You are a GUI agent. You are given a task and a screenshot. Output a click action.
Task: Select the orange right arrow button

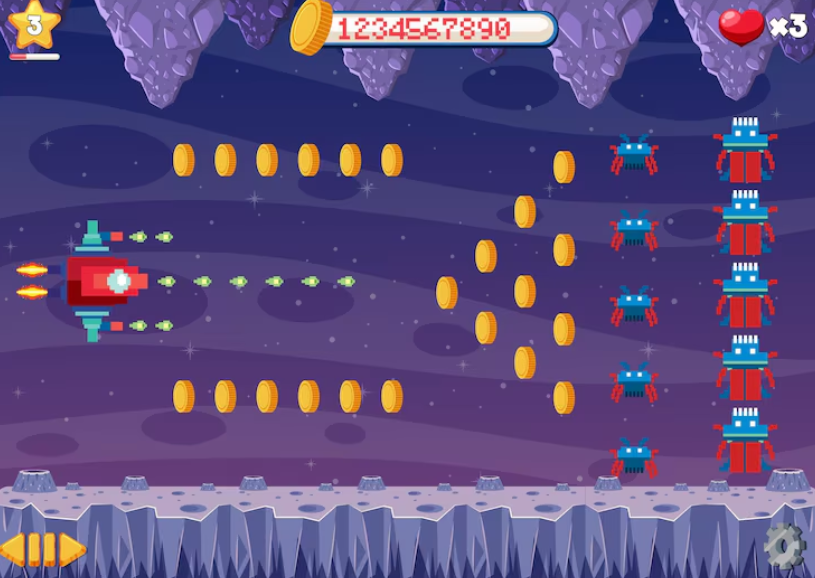tap(72, 549)
